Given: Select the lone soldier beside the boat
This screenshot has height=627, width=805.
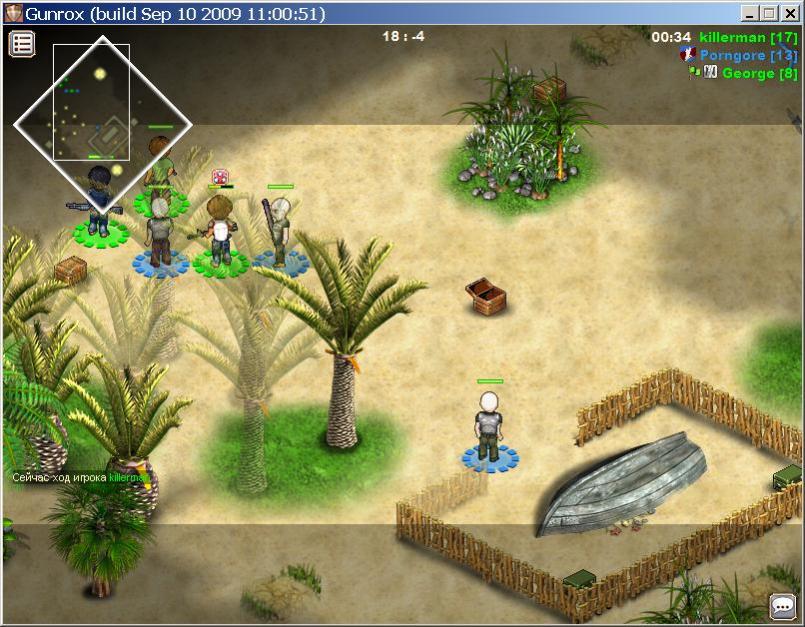Looking at the screenshot, I should click(x=489, y=427).
